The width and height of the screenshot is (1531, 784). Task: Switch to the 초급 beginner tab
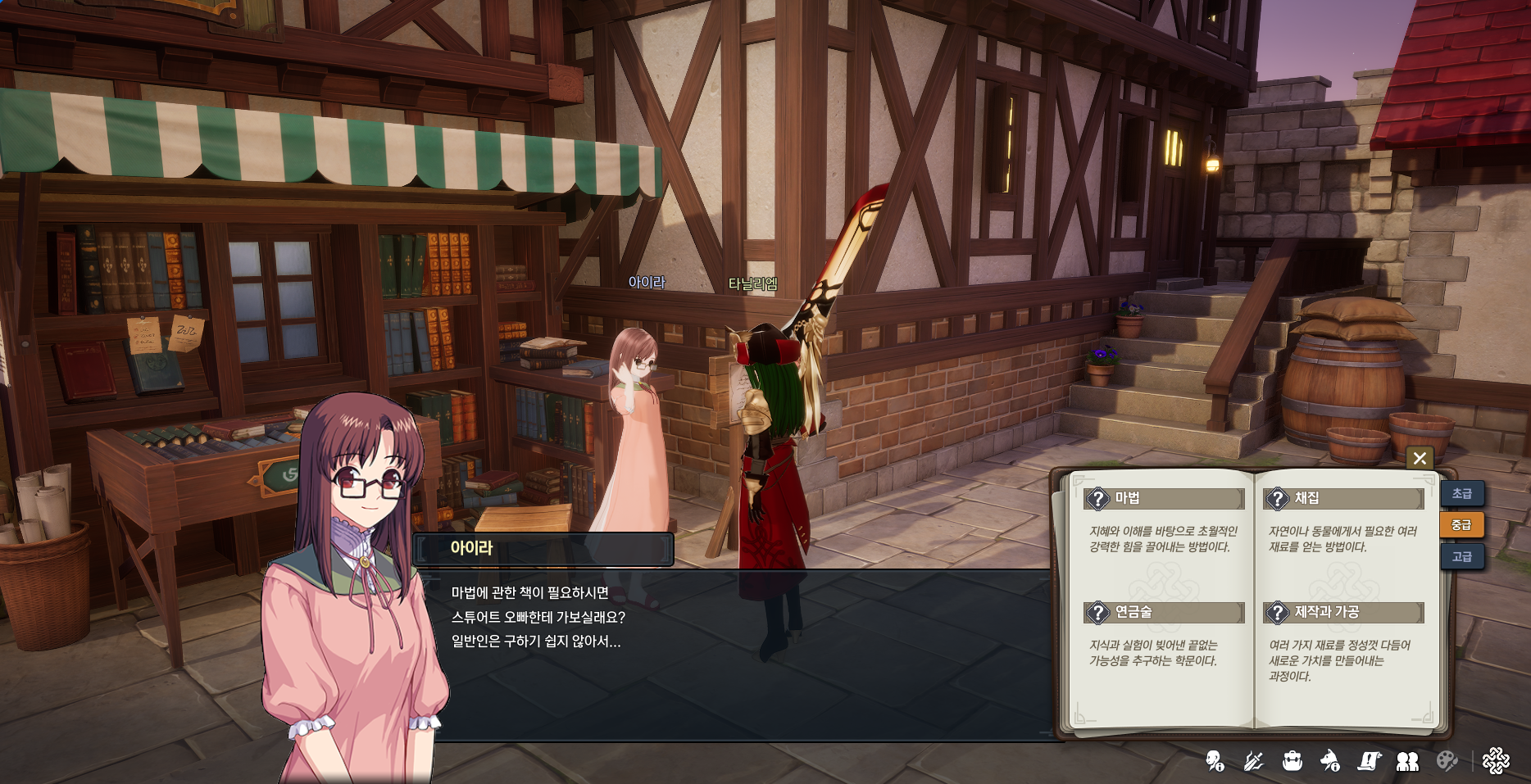(1461, 493)
